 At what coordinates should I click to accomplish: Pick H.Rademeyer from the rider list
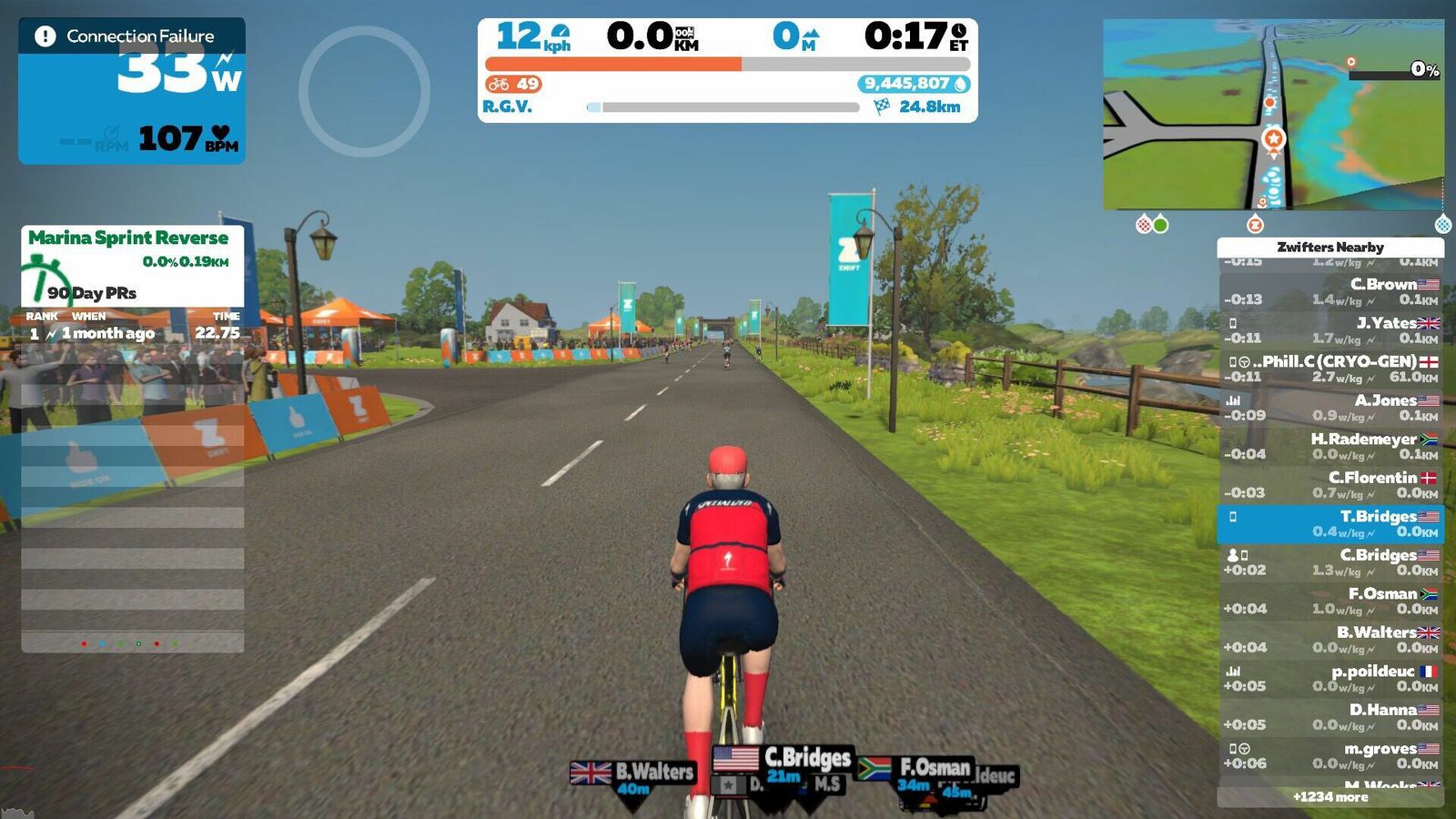[1330, 446]
